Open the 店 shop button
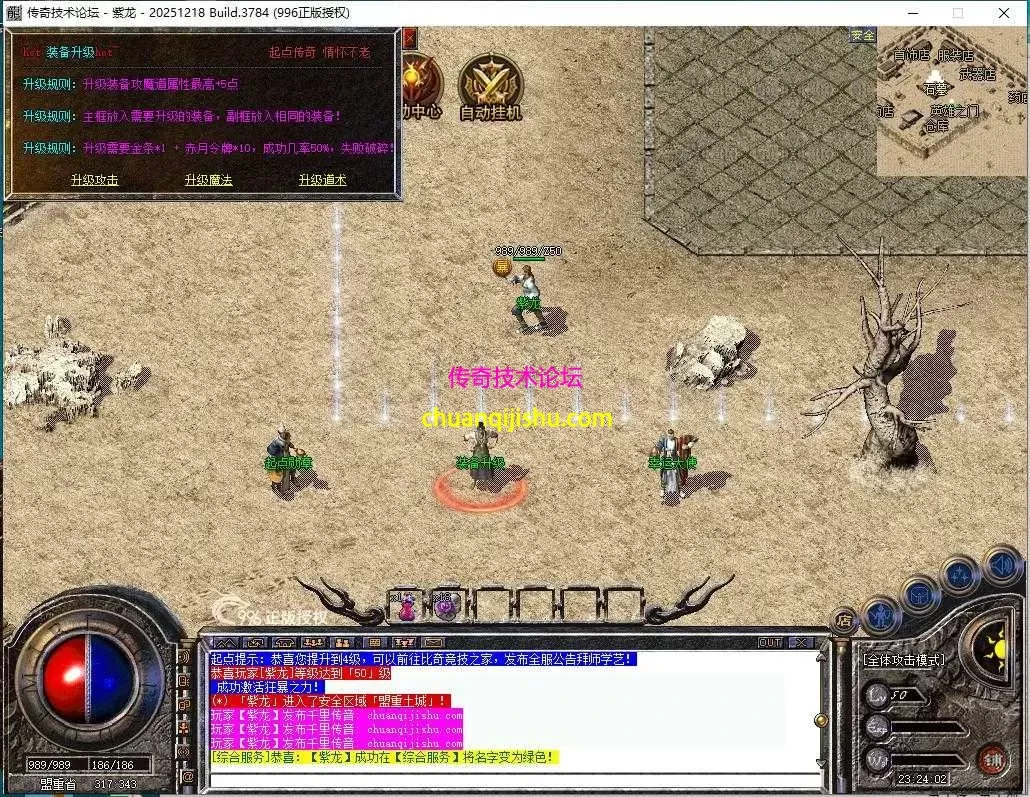The image size is (1030, 797). click(x=845, y=619)
